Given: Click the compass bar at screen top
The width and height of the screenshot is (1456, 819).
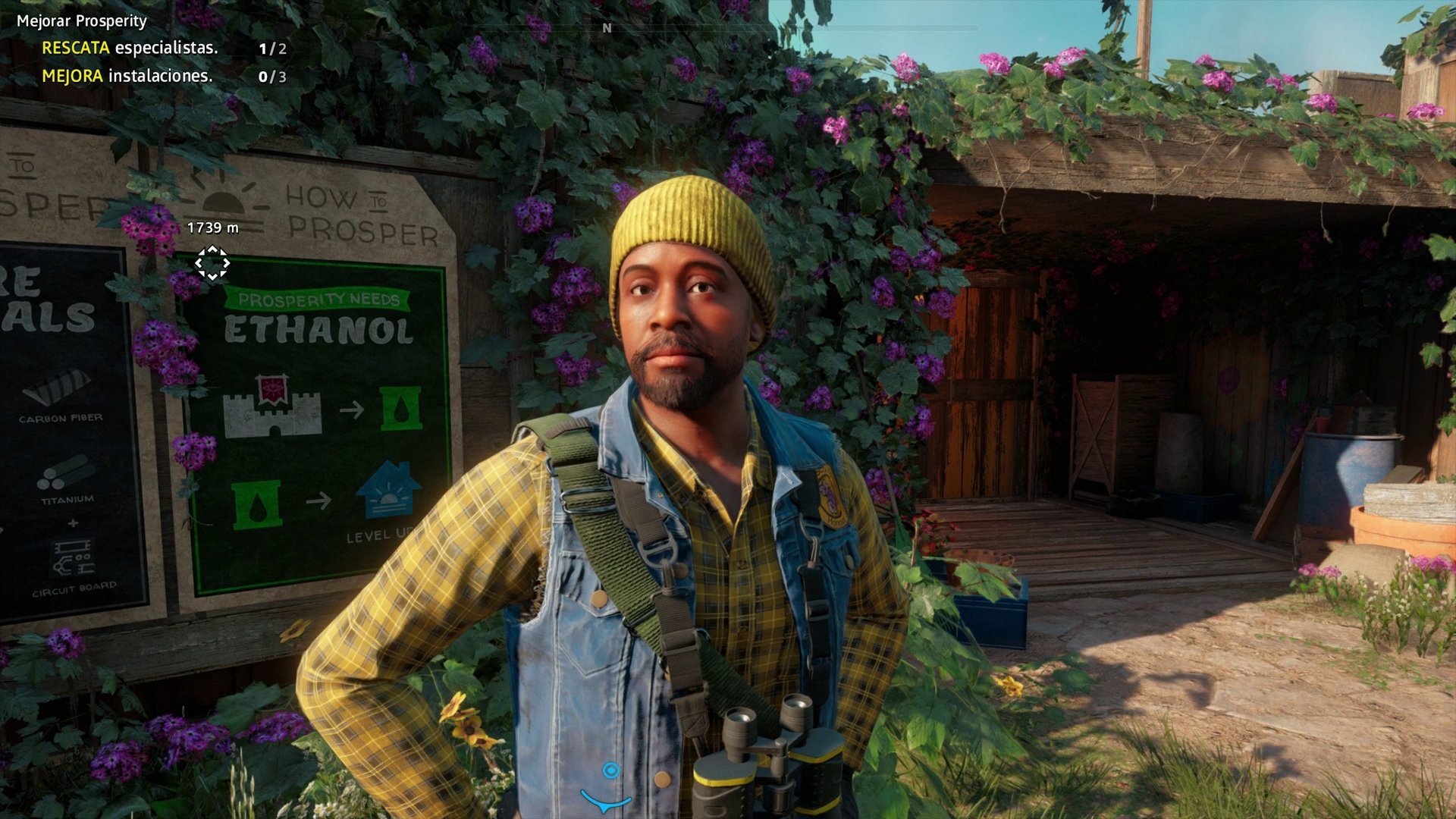Looking at the screenshot, I should pos(728,27).
